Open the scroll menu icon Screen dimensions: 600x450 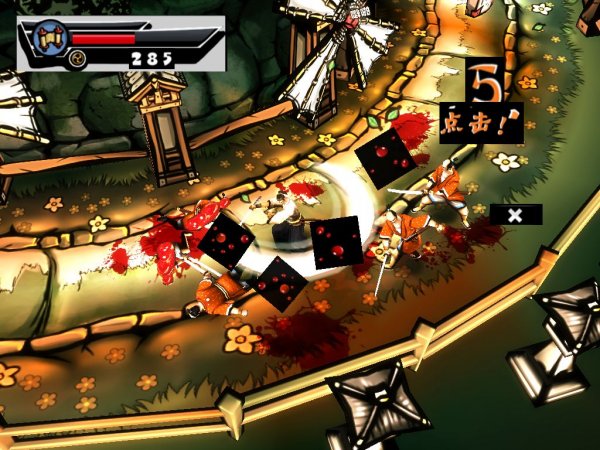[x=49, y=37]
